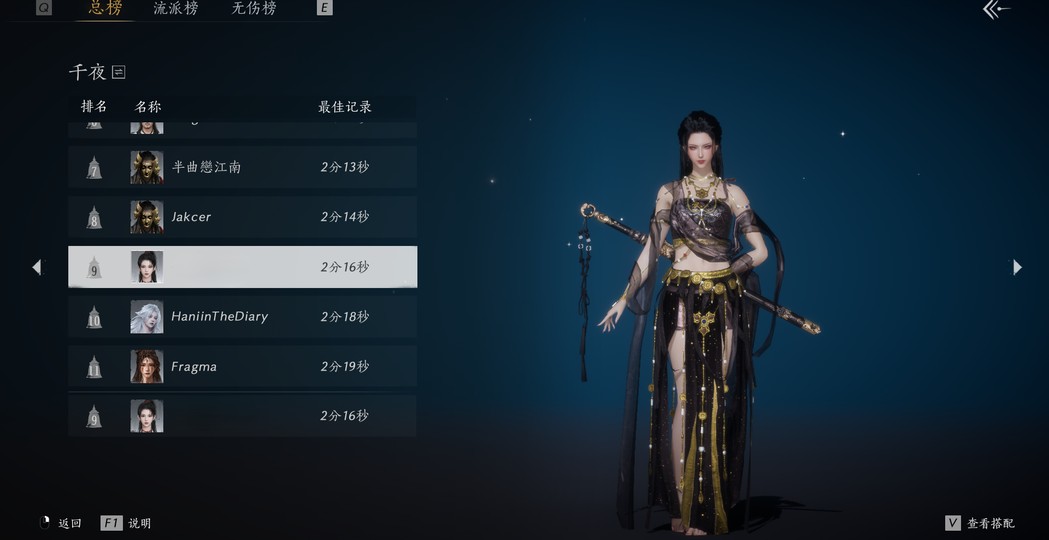
Task: Select Jakcer's leaderboard row
Action: (x=242, y=217)
